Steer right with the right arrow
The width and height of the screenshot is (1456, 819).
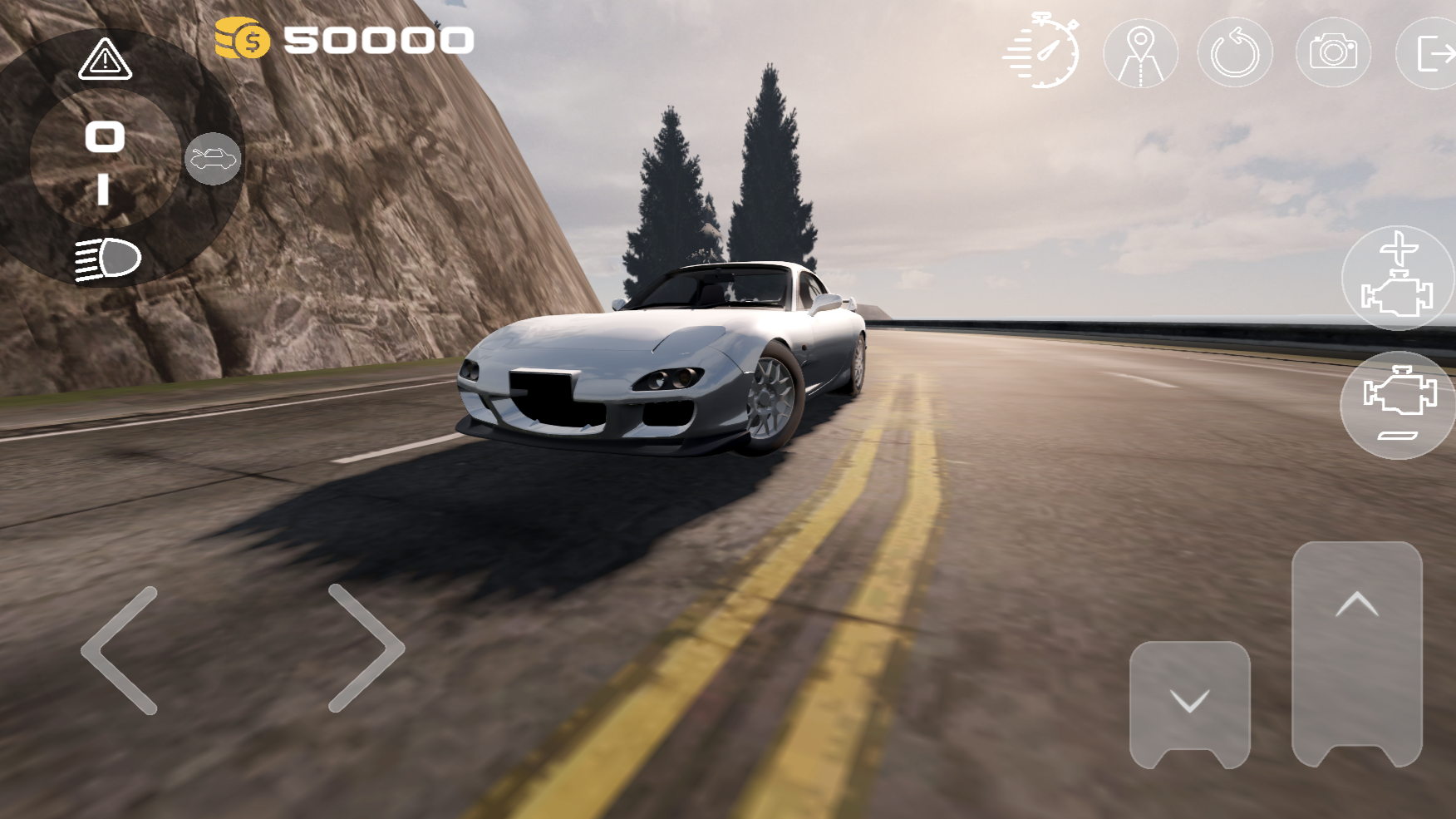(x=366, y=649)
